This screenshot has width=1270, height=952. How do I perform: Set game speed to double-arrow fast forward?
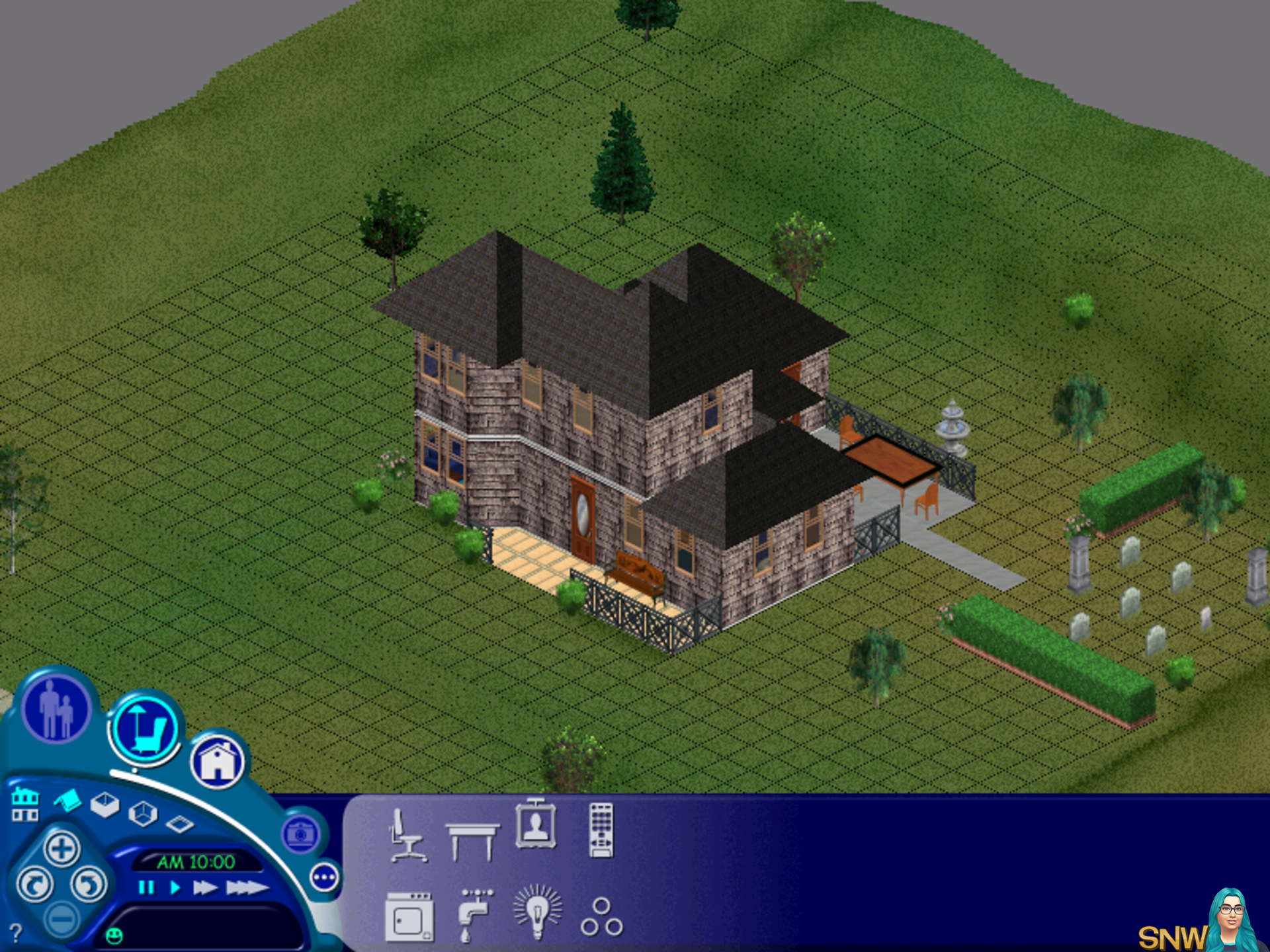205,887
